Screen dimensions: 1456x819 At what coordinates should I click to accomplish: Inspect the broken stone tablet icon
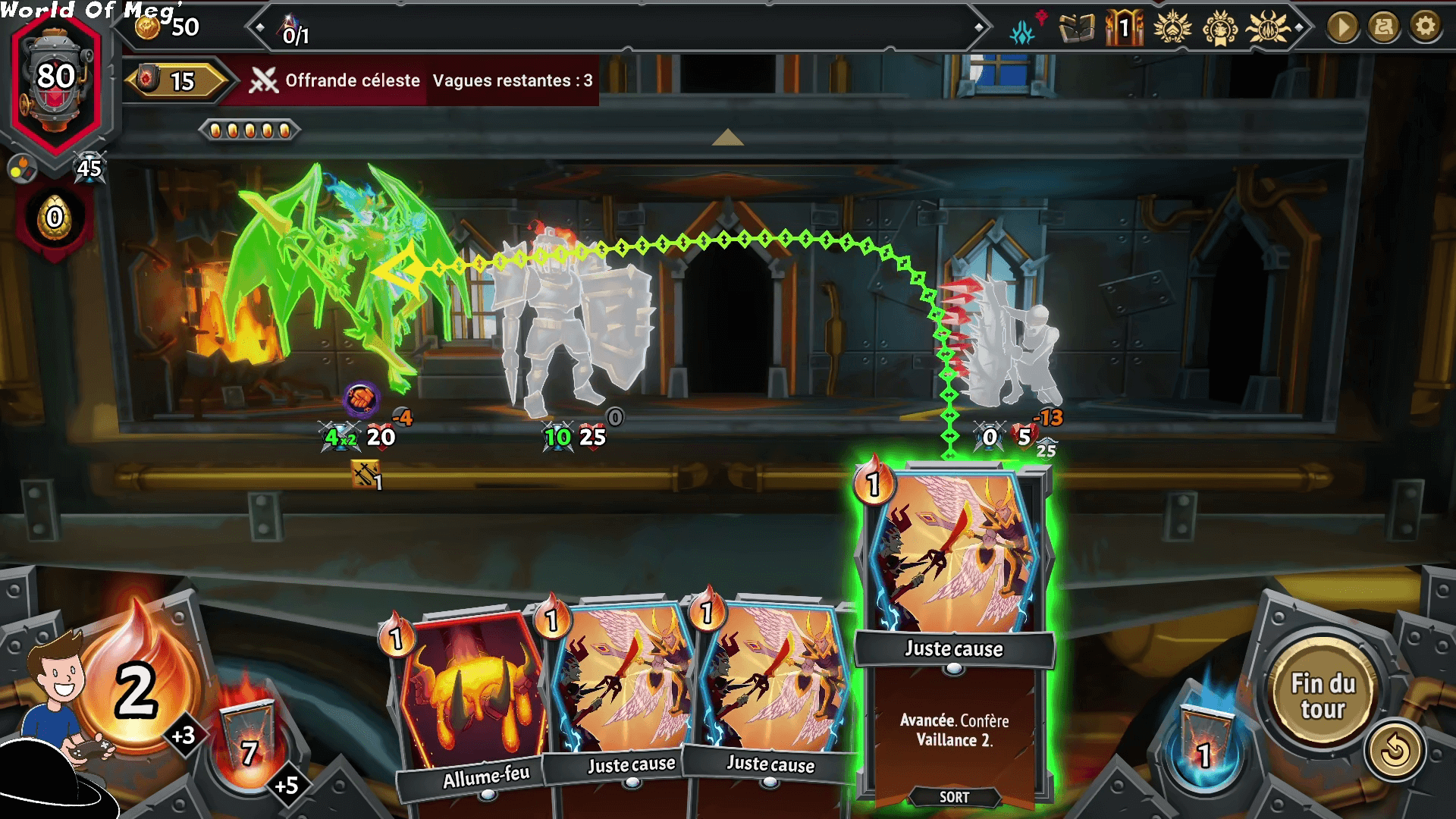click(1076, 29)
